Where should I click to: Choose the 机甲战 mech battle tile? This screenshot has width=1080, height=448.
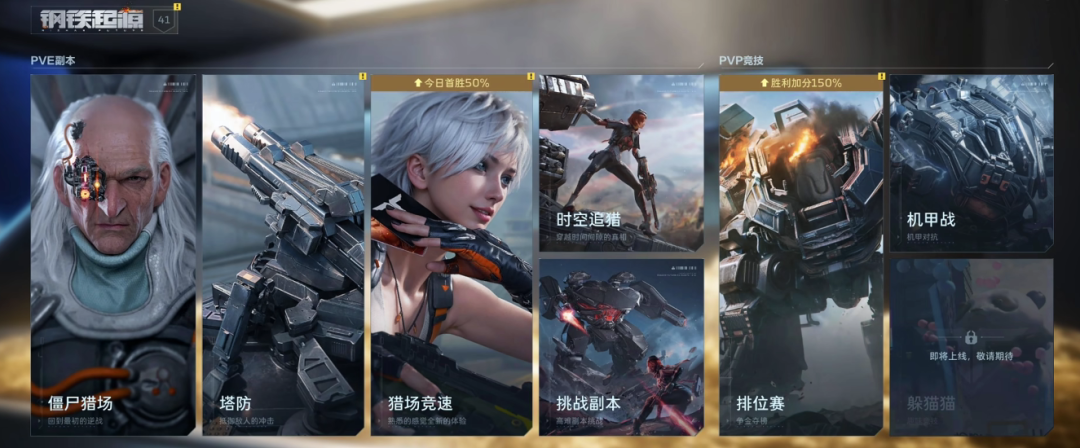coord(970,163)
